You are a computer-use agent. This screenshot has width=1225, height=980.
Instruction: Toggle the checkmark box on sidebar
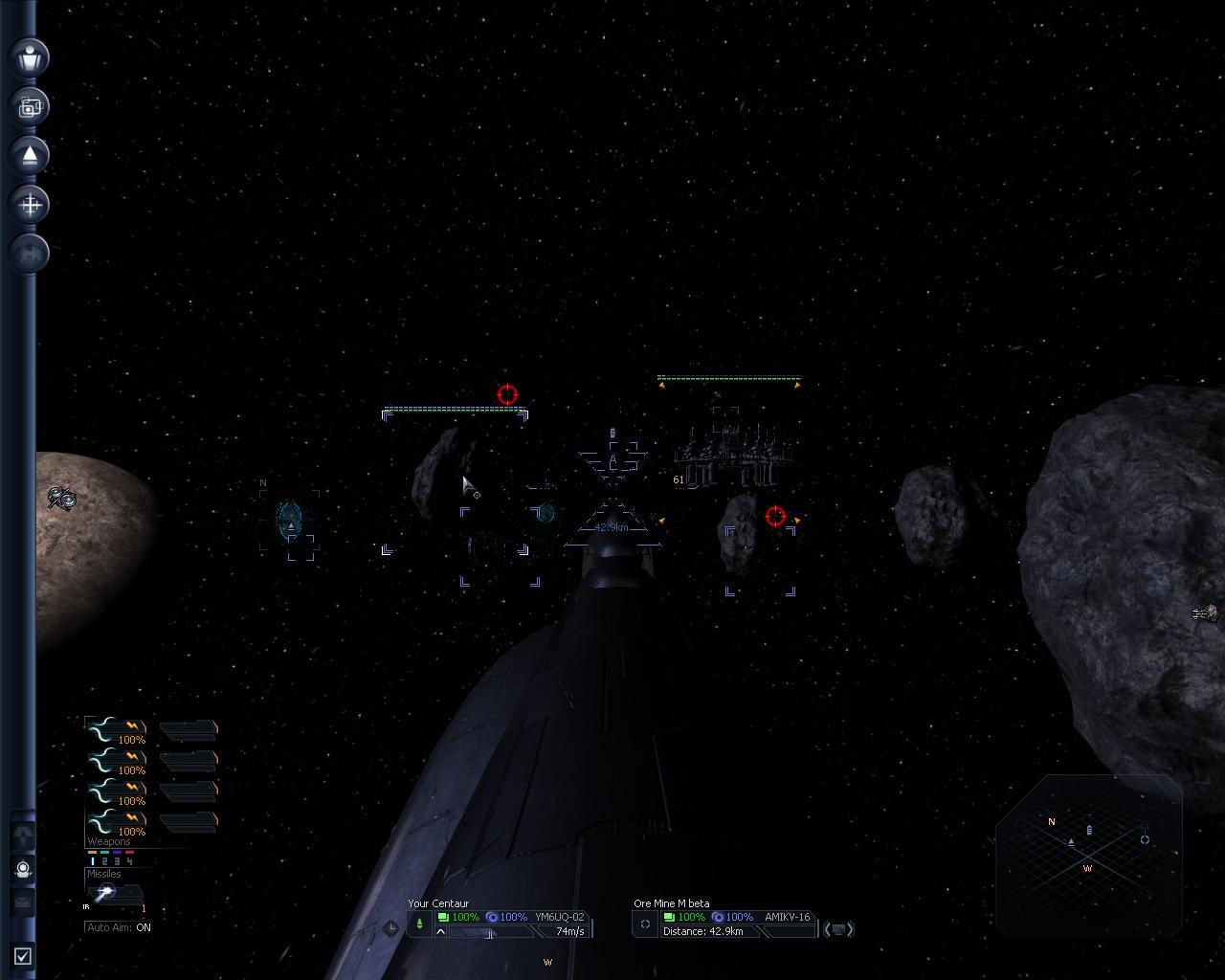23,955
